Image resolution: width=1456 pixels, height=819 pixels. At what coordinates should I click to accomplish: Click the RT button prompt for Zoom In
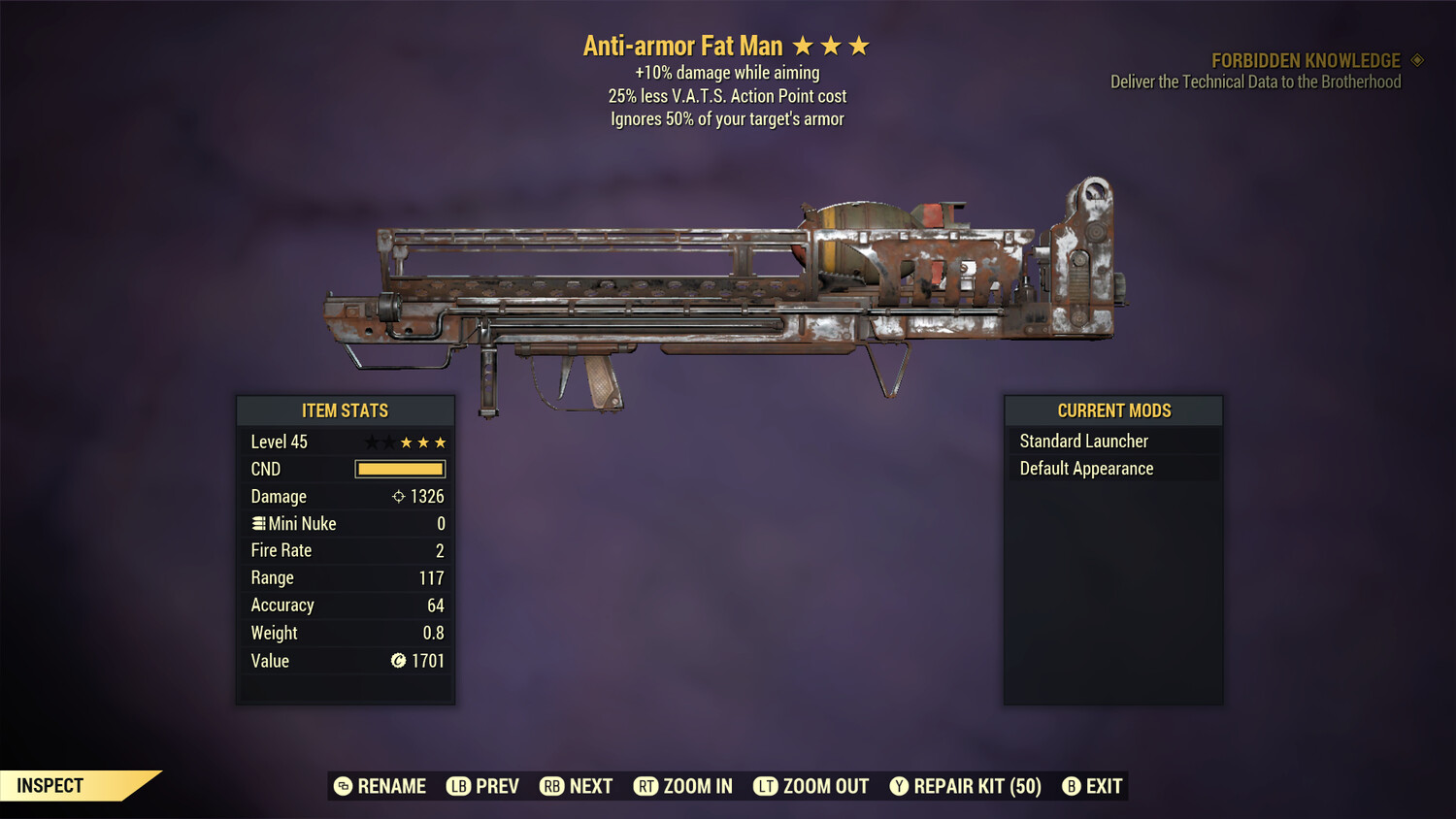coord(646,786)
